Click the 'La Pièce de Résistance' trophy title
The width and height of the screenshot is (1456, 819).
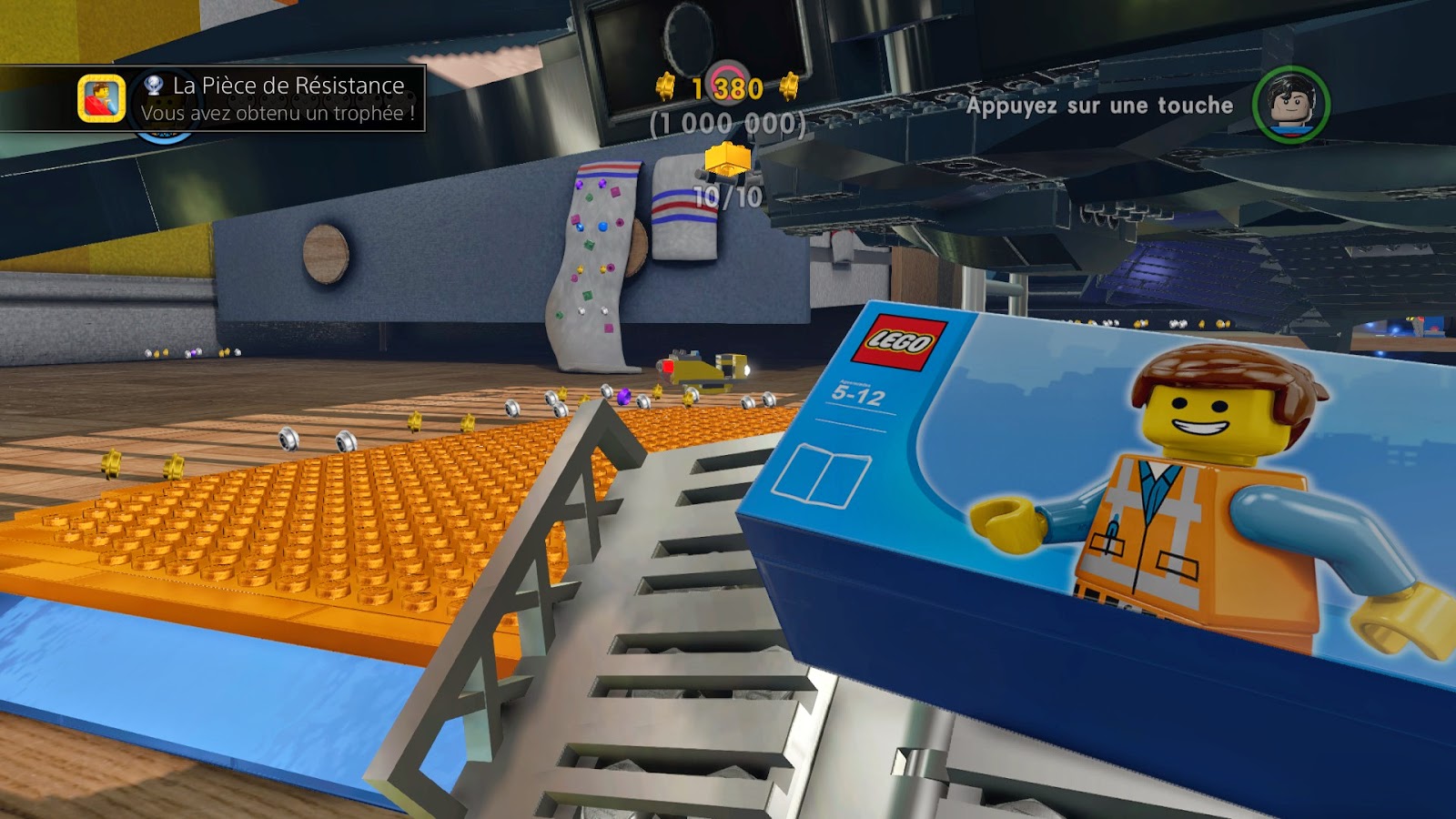click(x=289, y=86)
